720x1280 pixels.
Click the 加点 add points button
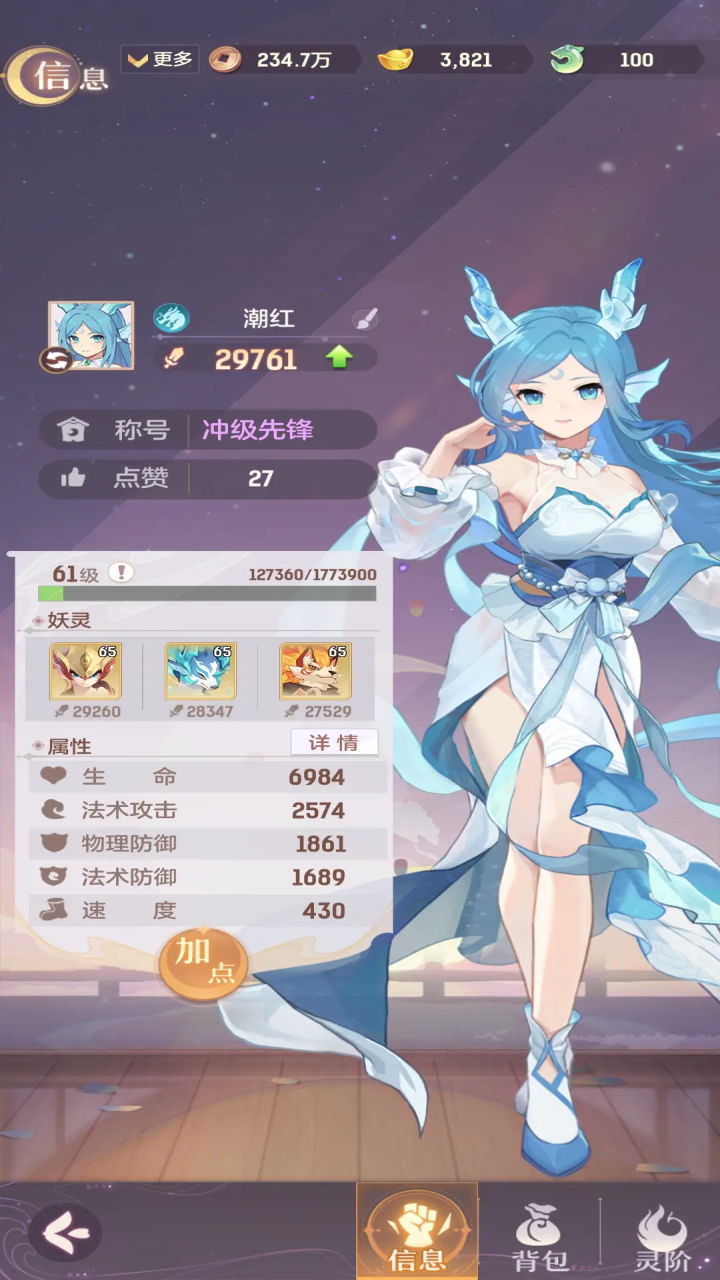203,962
